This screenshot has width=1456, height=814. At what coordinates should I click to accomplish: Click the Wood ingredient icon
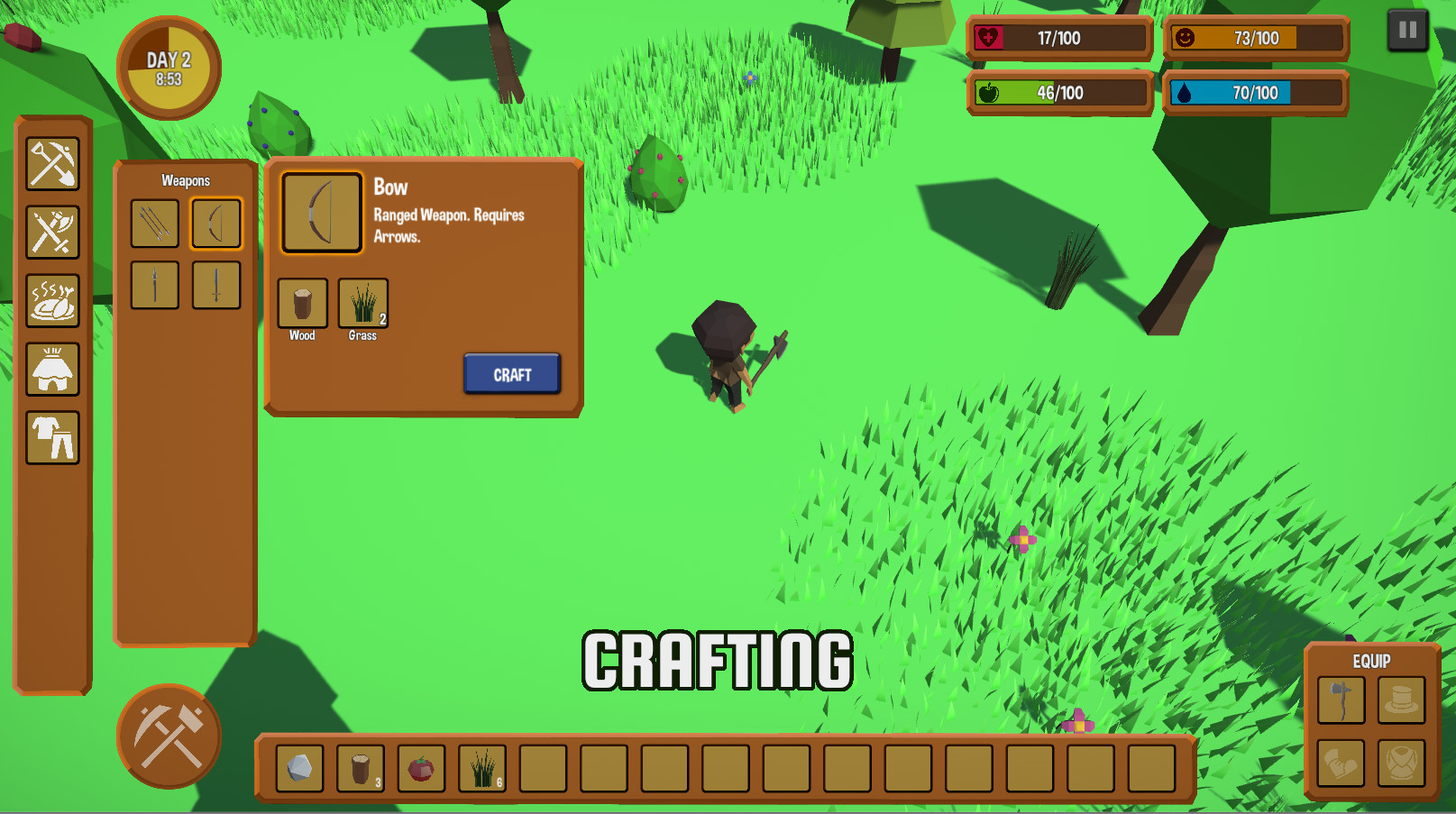[301, 301]
